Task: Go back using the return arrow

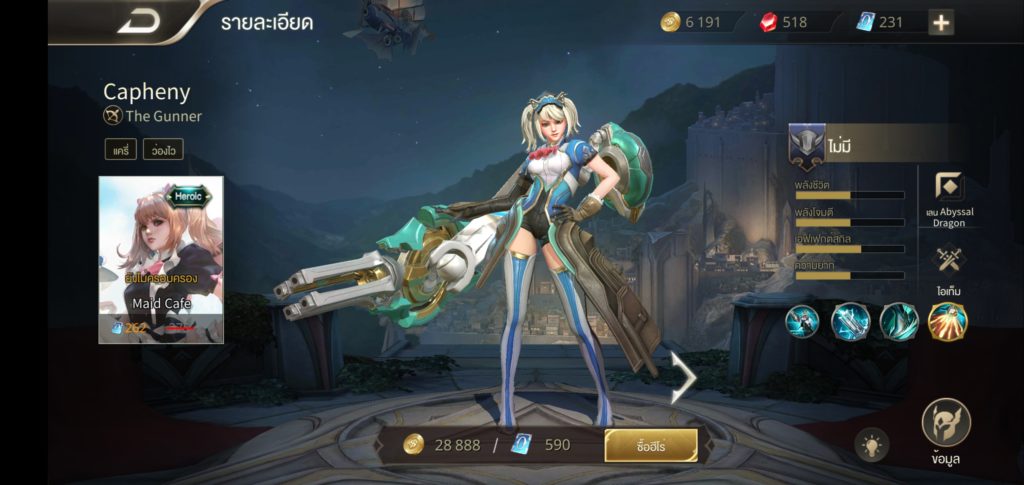Action: 138,21
